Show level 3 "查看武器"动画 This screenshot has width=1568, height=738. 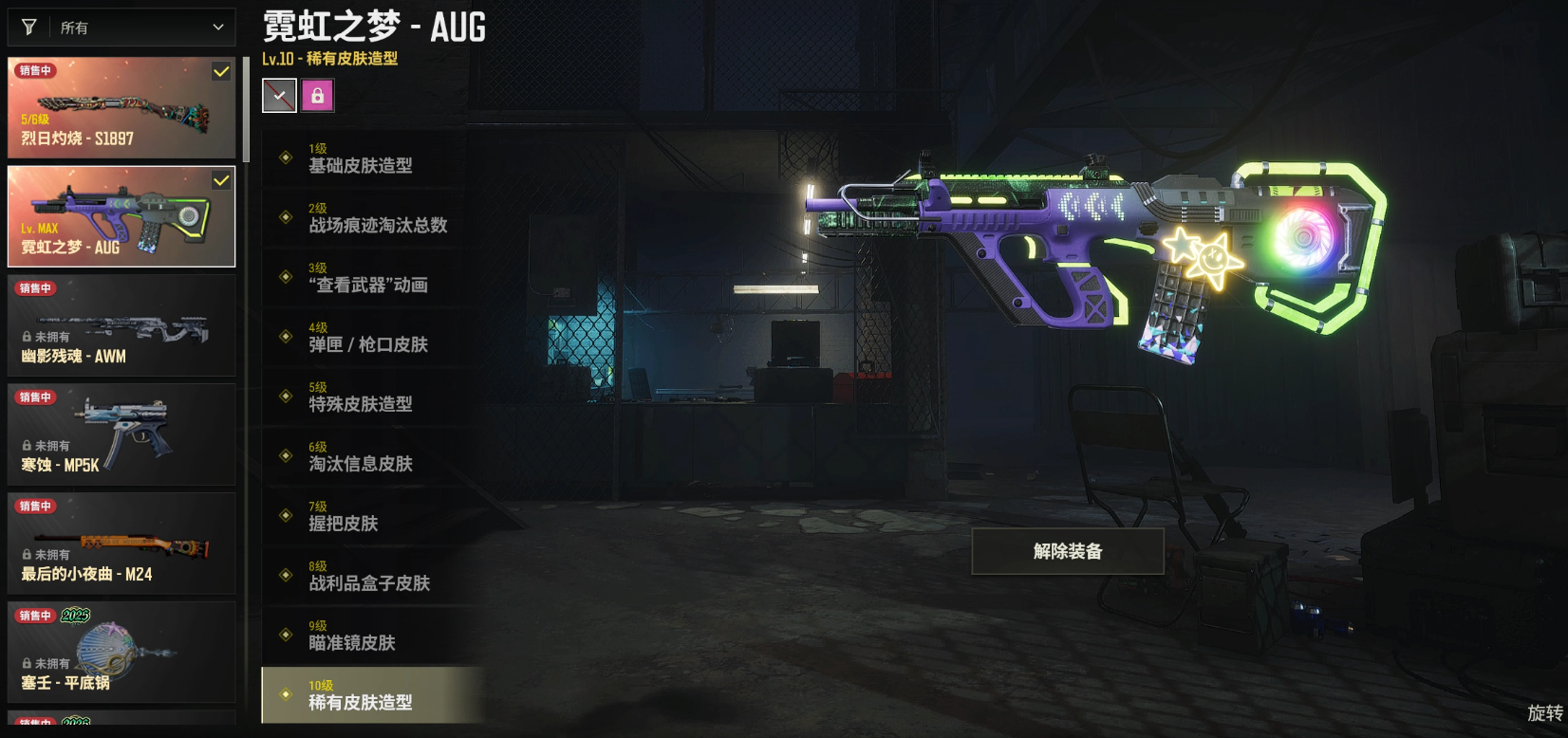coord(370,278)
